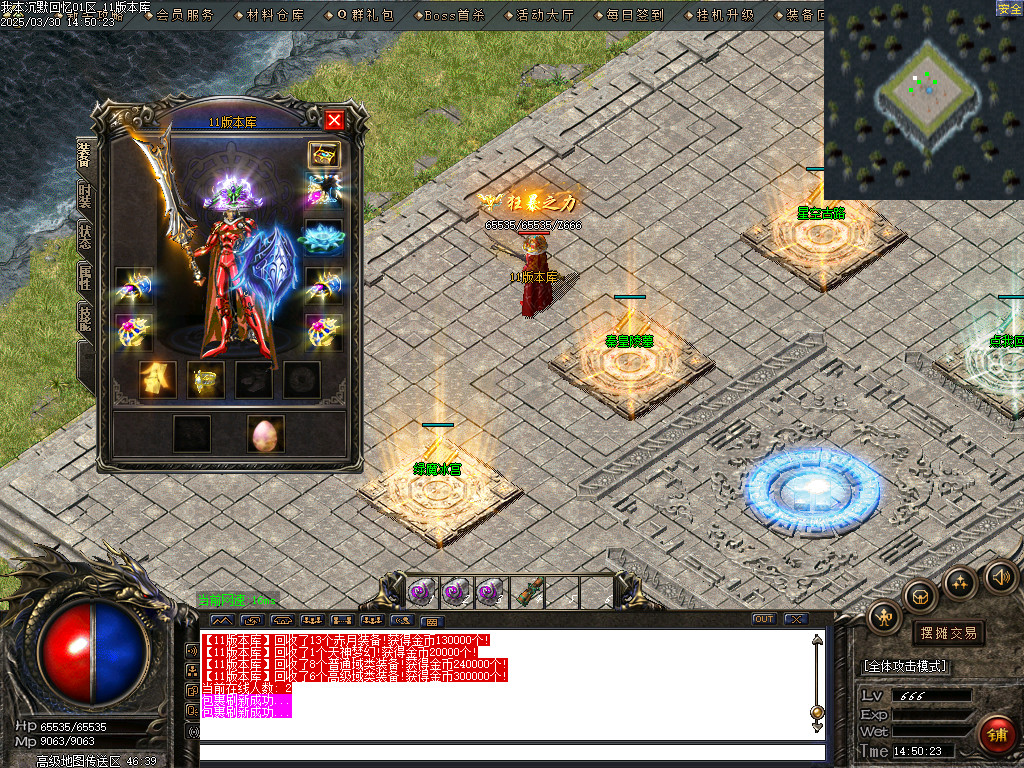Open the 会员服务 menu
Viewport: 1024px width, 768px height.
[185, 15]
